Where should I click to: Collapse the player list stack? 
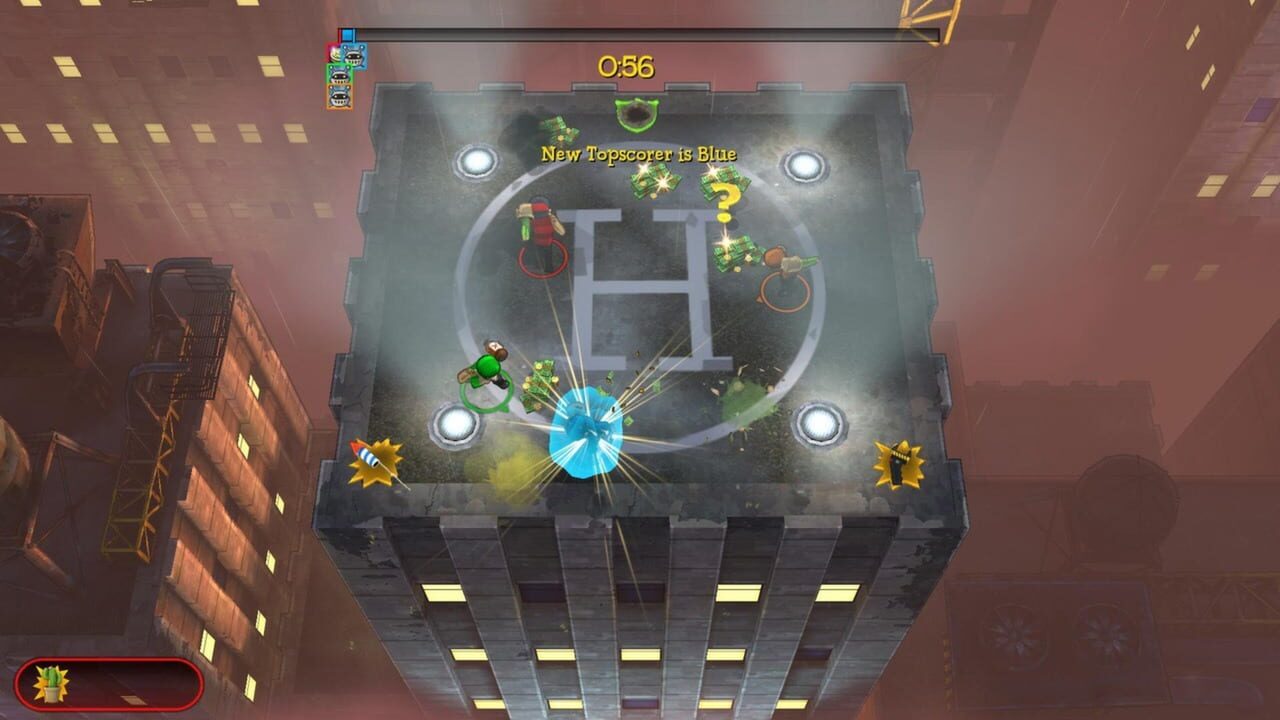[340, 75]
